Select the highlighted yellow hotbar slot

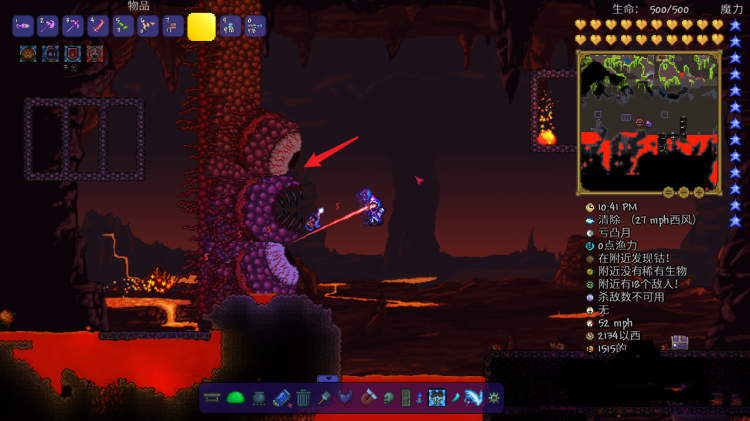pyautogui.click(x=201, y=26)
